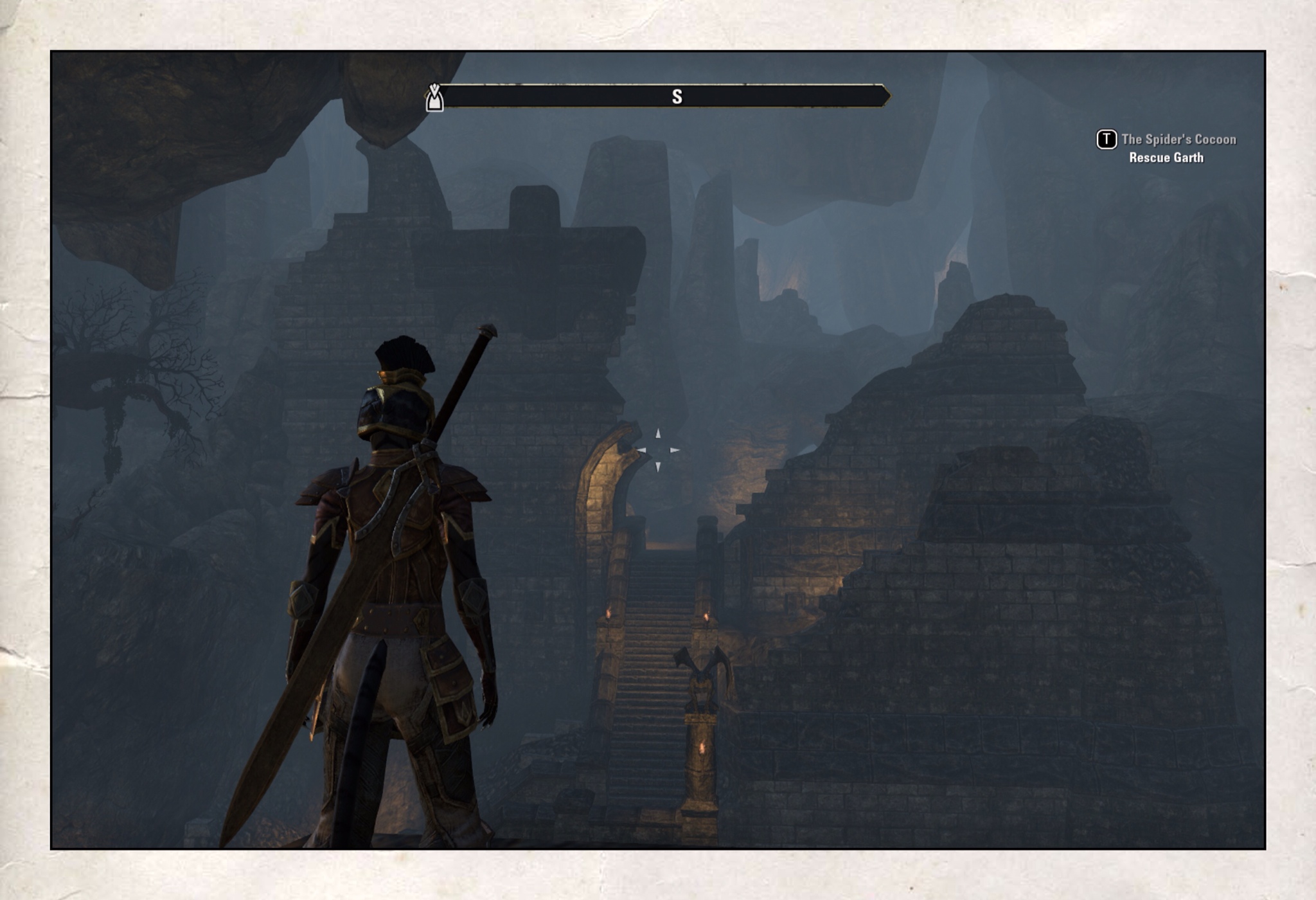
Task: Select the Rescue Garth objective text
Action: click(x=1166, y=158)
